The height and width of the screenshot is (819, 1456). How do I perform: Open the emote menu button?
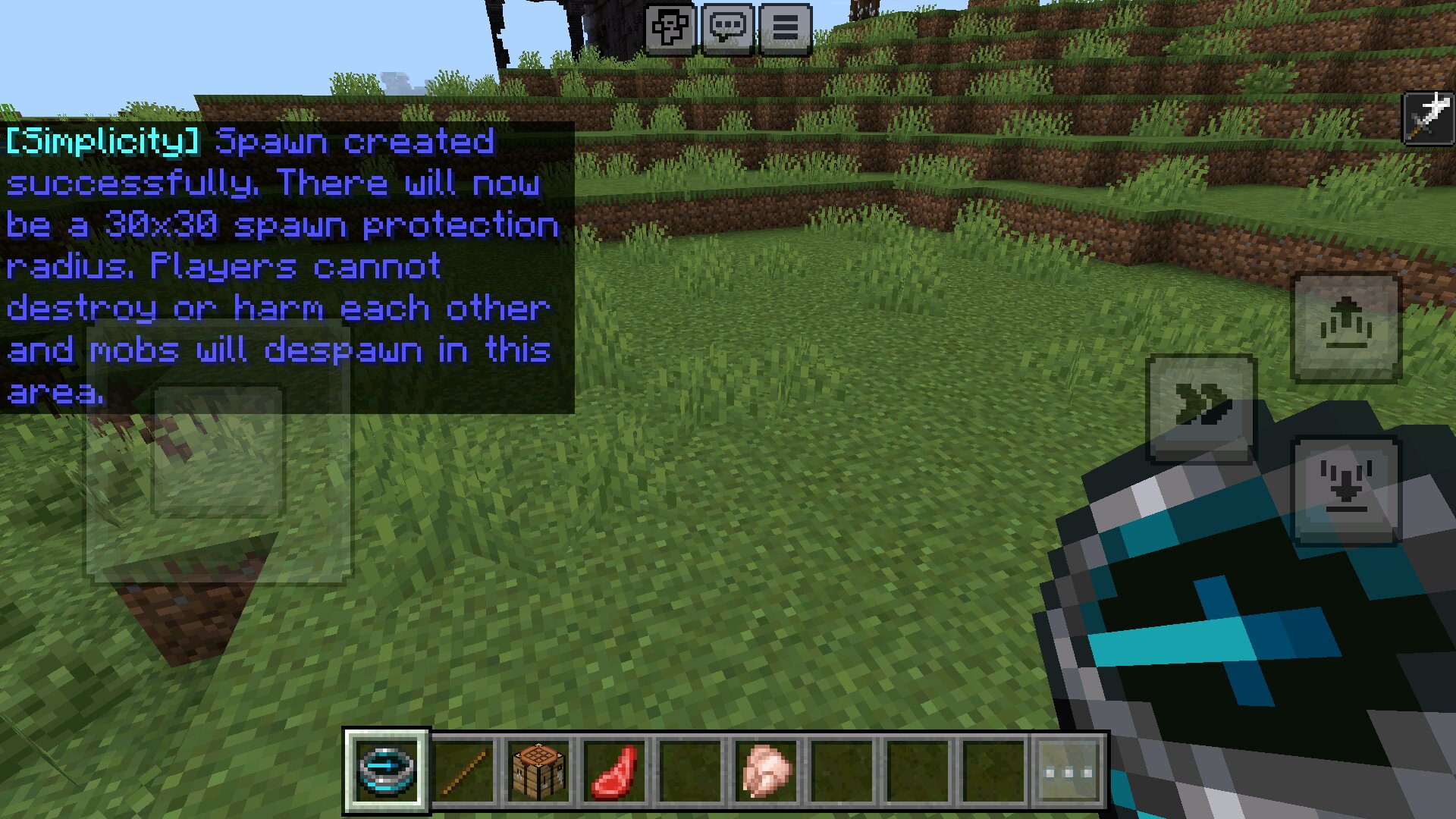(670, 29)
